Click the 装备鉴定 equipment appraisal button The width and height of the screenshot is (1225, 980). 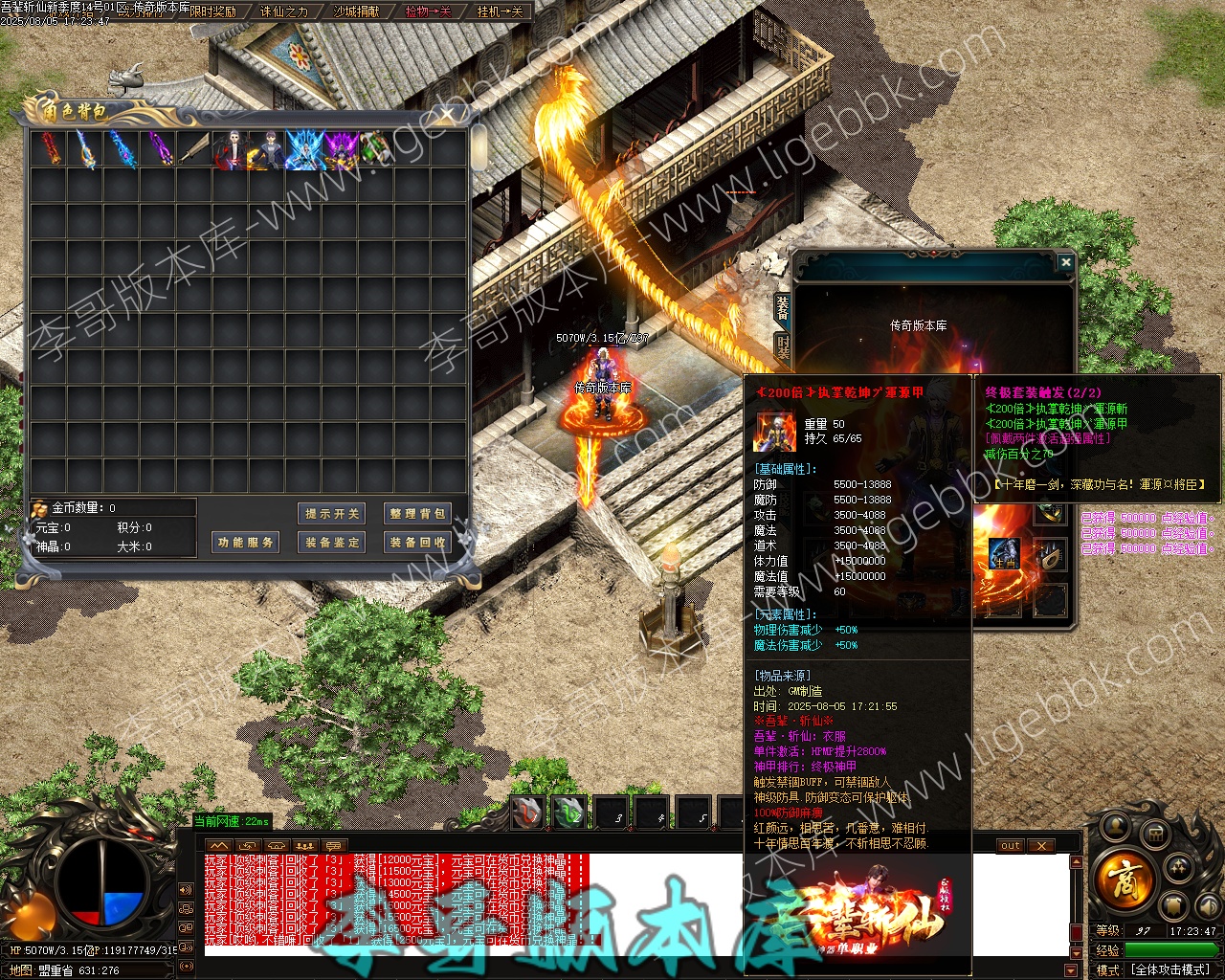(332, 543)
